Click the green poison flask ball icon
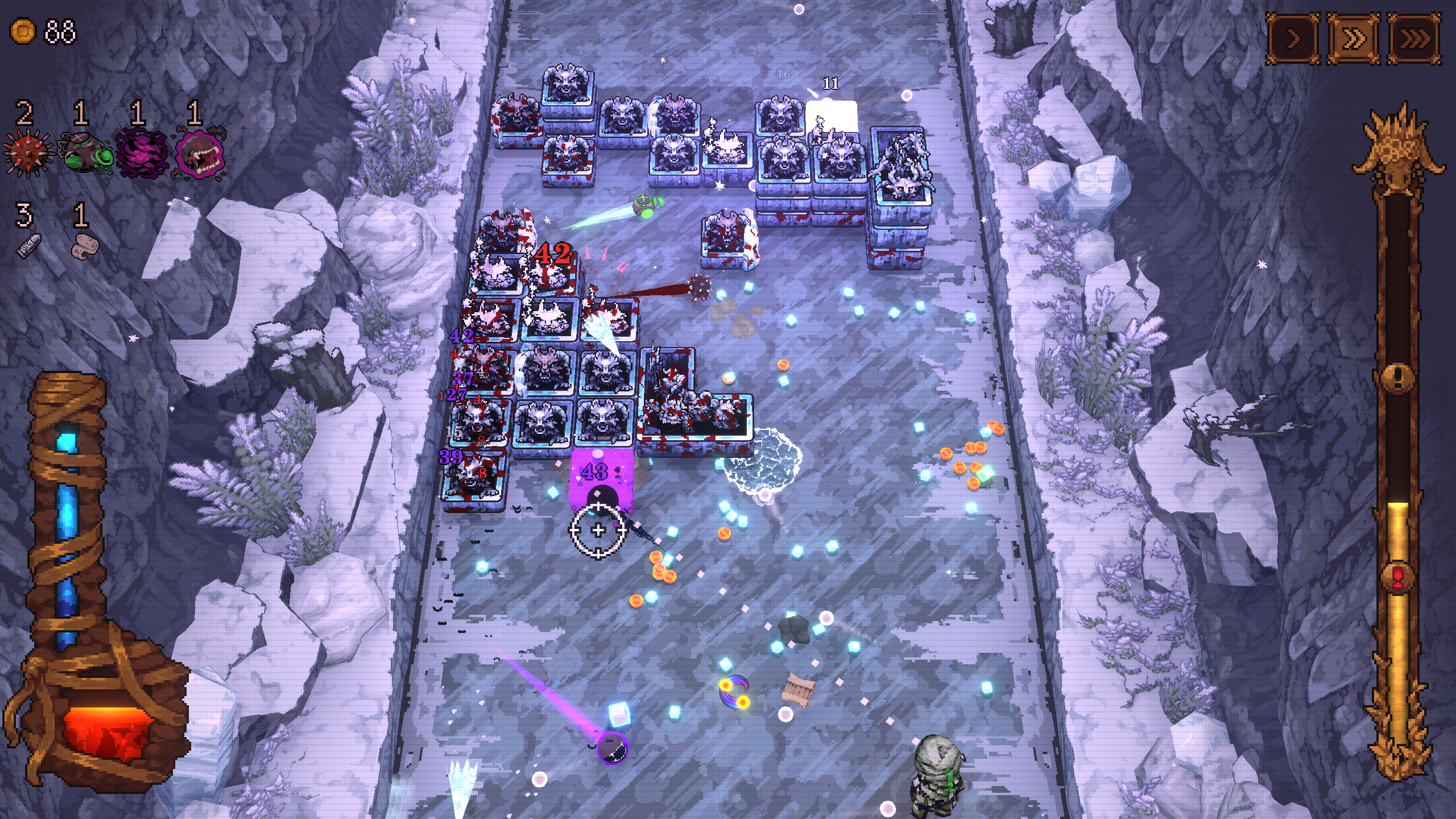Viewport: 1456px width, 819px height. [84, 152]
